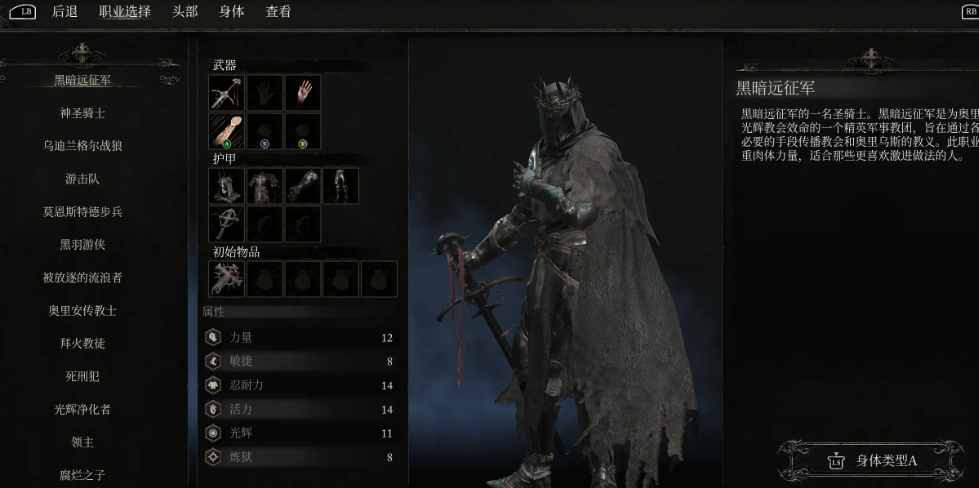Screen dimensions: 979x488
Task: Choose the 死刑犯 class
Action: pyautogui.click(x=83, y=376)
